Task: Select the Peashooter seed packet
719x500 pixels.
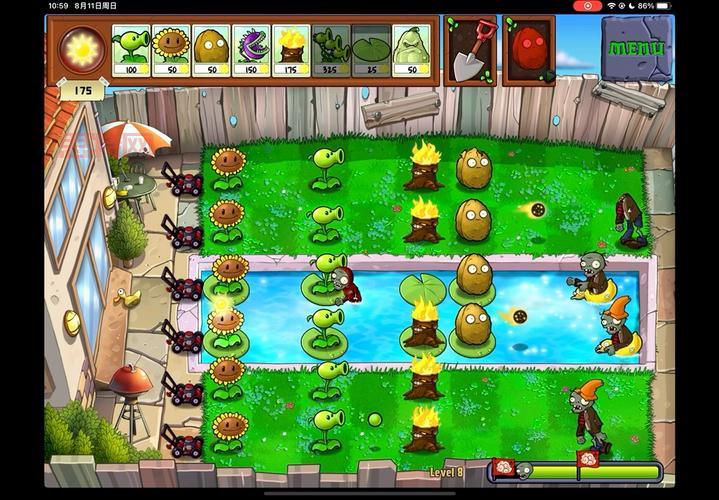Action: click(x=131, y=51)
